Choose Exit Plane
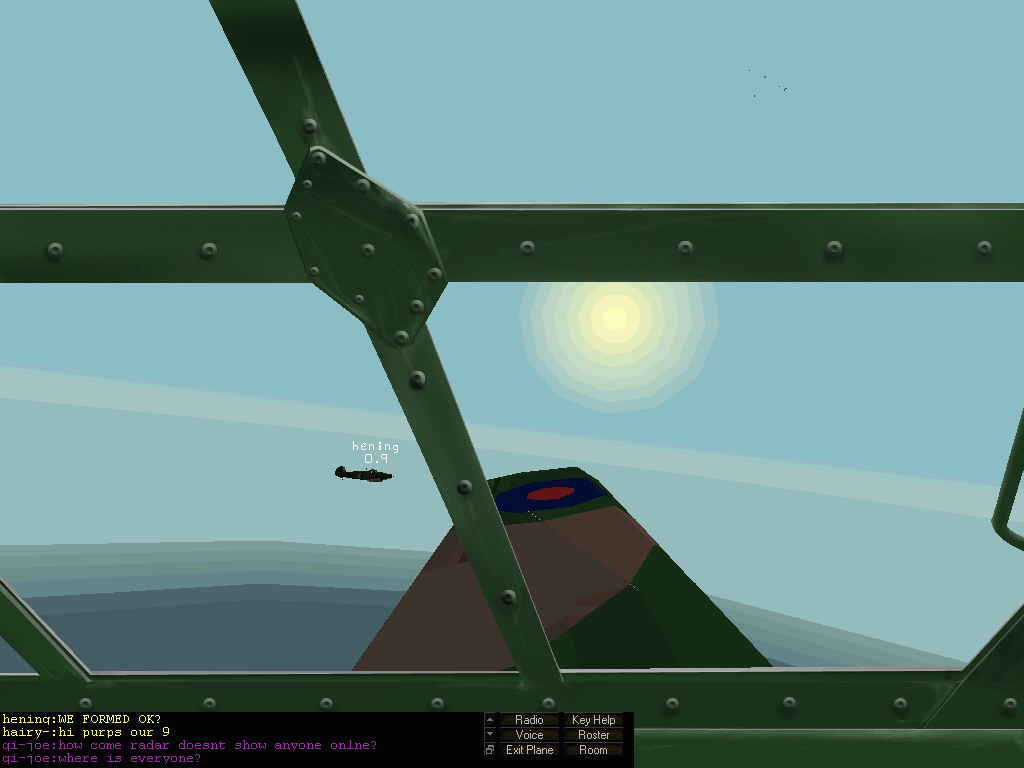 pos(529,750)
